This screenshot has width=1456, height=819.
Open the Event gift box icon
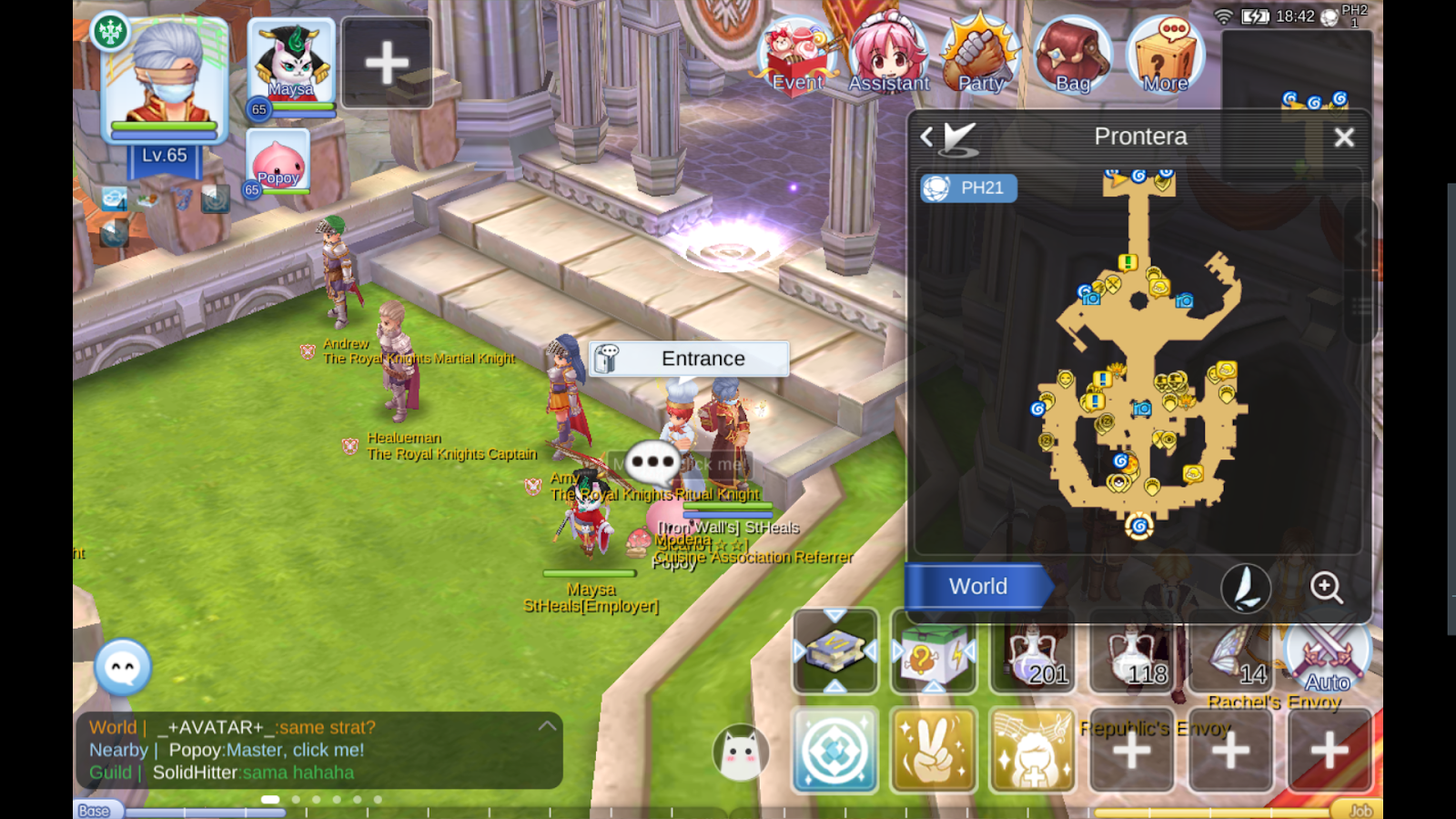tap(796, 55)
